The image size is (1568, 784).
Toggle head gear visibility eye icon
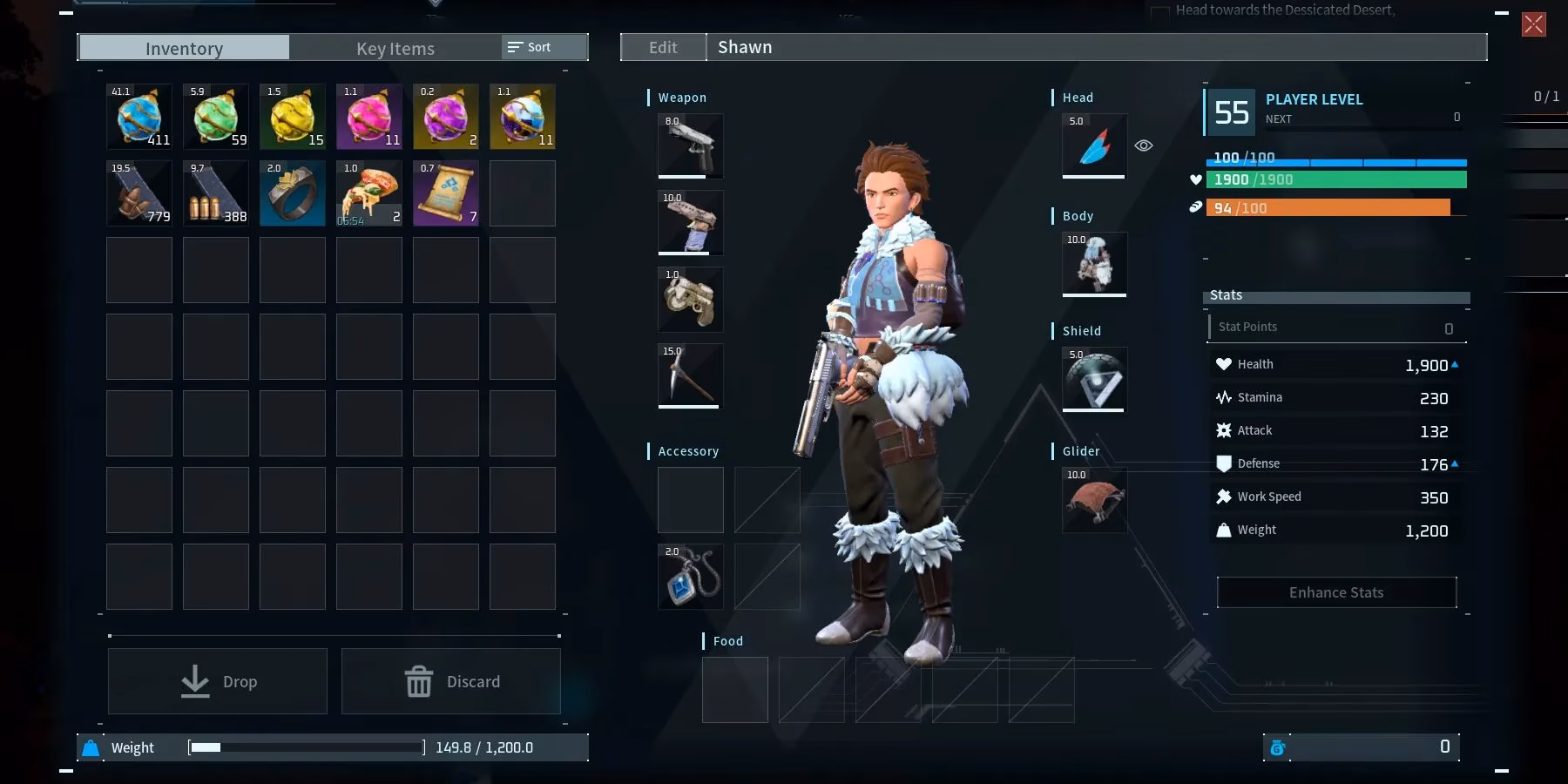point(1144,145)
